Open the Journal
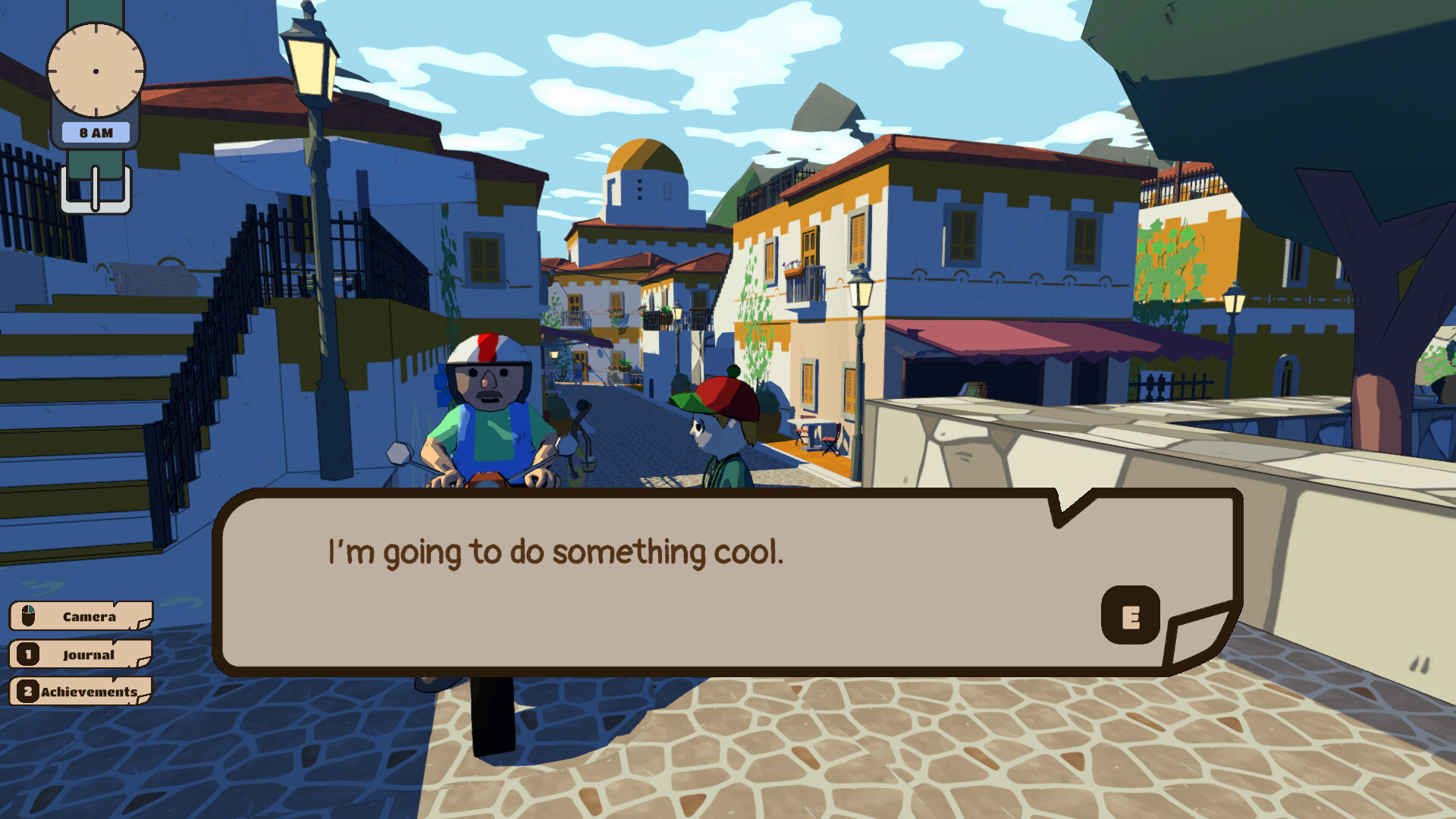Viewport: 1456px width, 819px height. [89, 654]
